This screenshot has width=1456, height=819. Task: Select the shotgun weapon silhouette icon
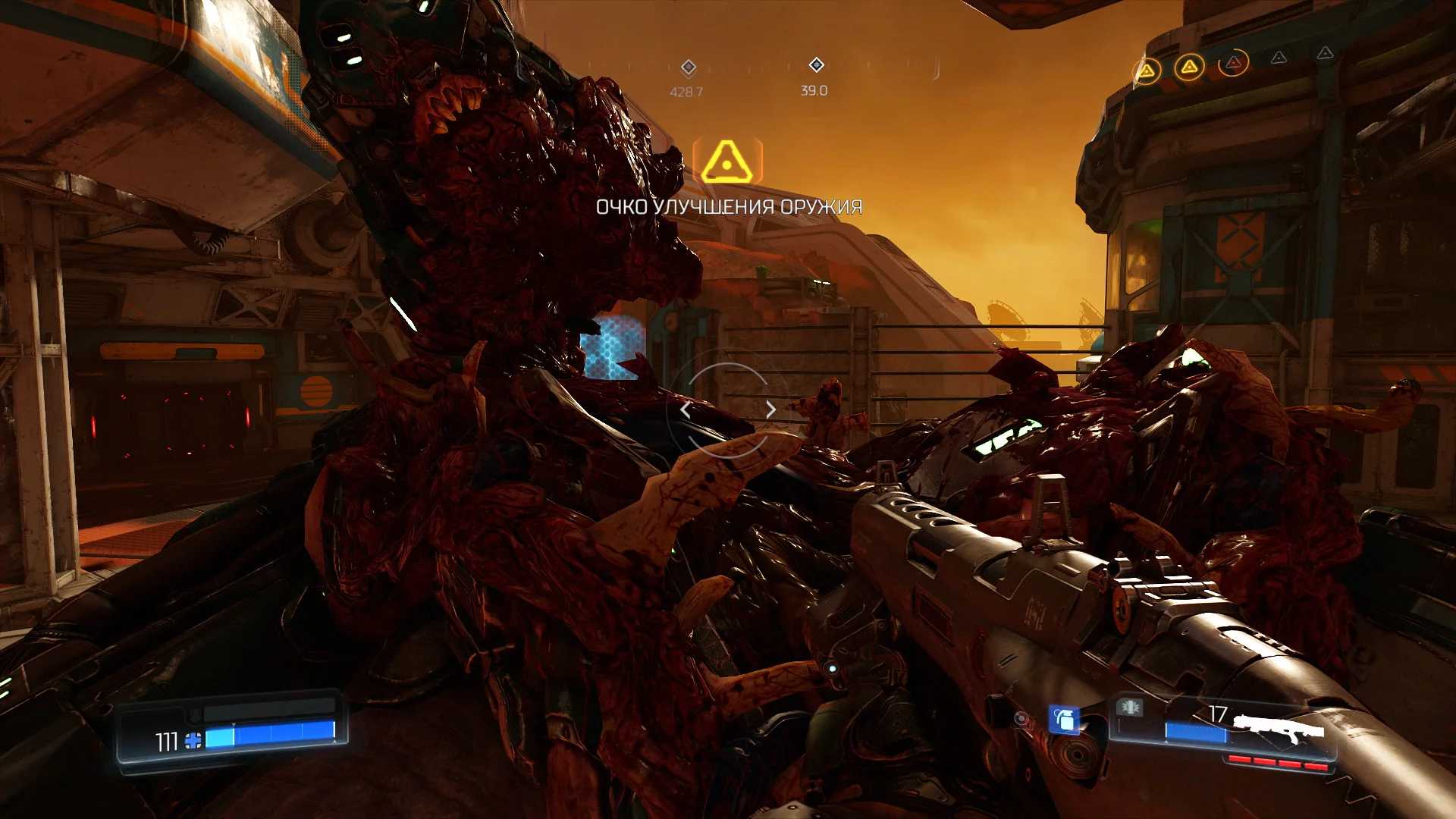[1279, 728]
